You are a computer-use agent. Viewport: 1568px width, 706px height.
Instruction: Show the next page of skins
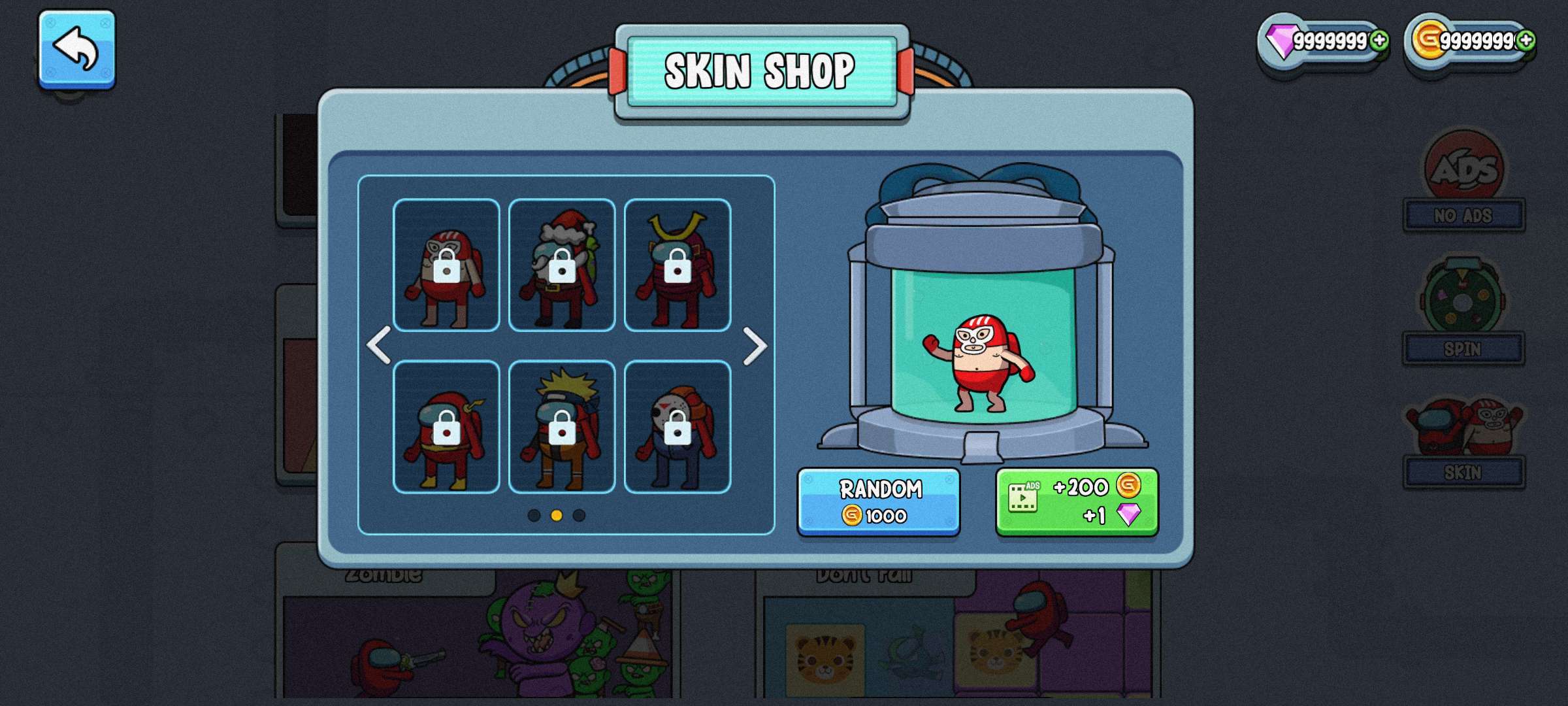pos(755,345)
